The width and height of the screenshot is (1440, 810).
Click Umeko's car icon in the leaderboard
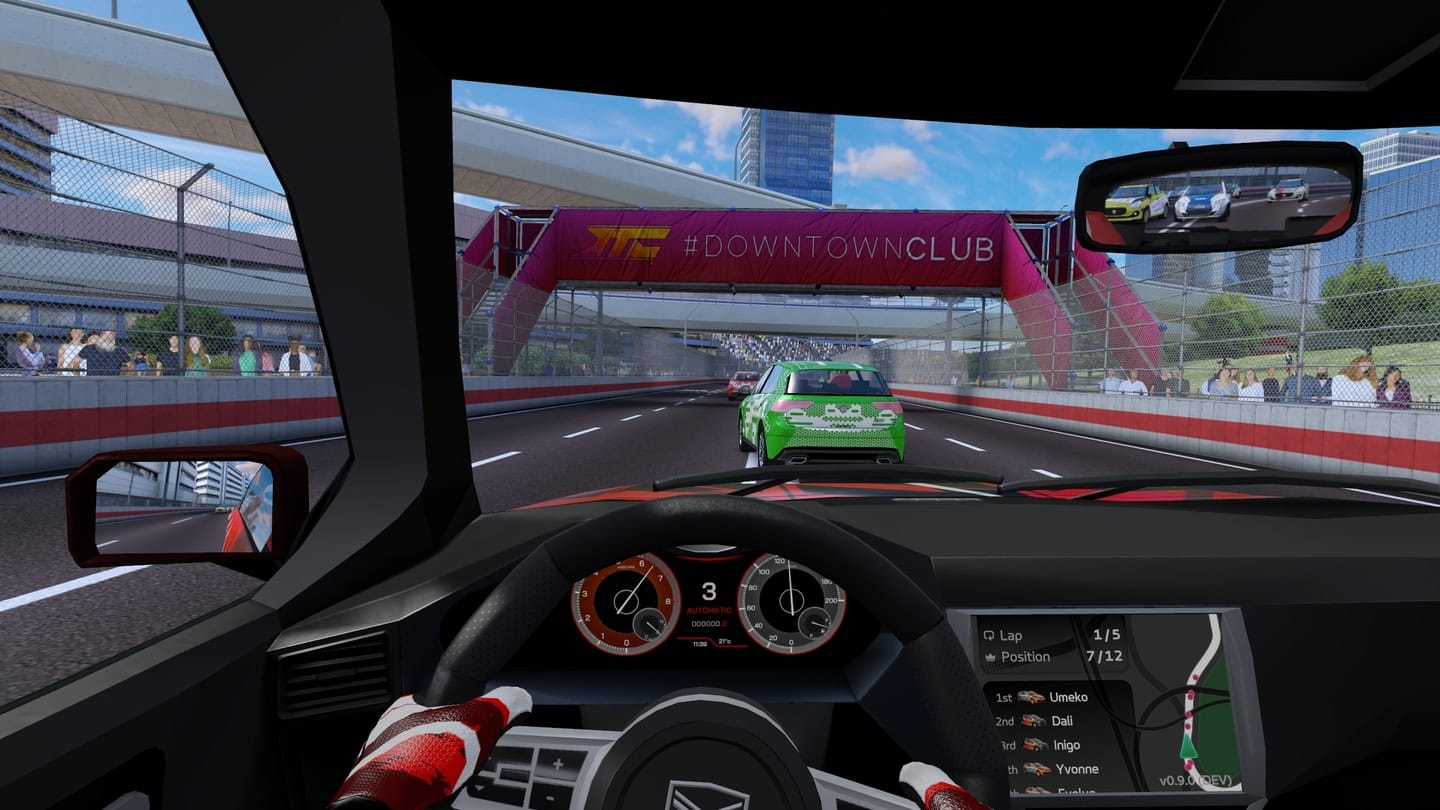pyautogui.click(x=1031, y=697)
